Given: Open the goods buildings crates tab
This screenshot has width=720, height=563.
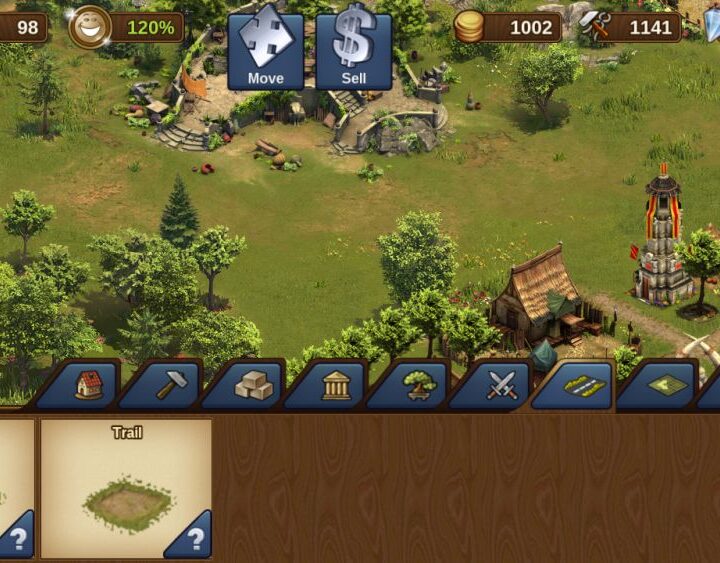Looking at the screenshot, I should click(252, 385).
